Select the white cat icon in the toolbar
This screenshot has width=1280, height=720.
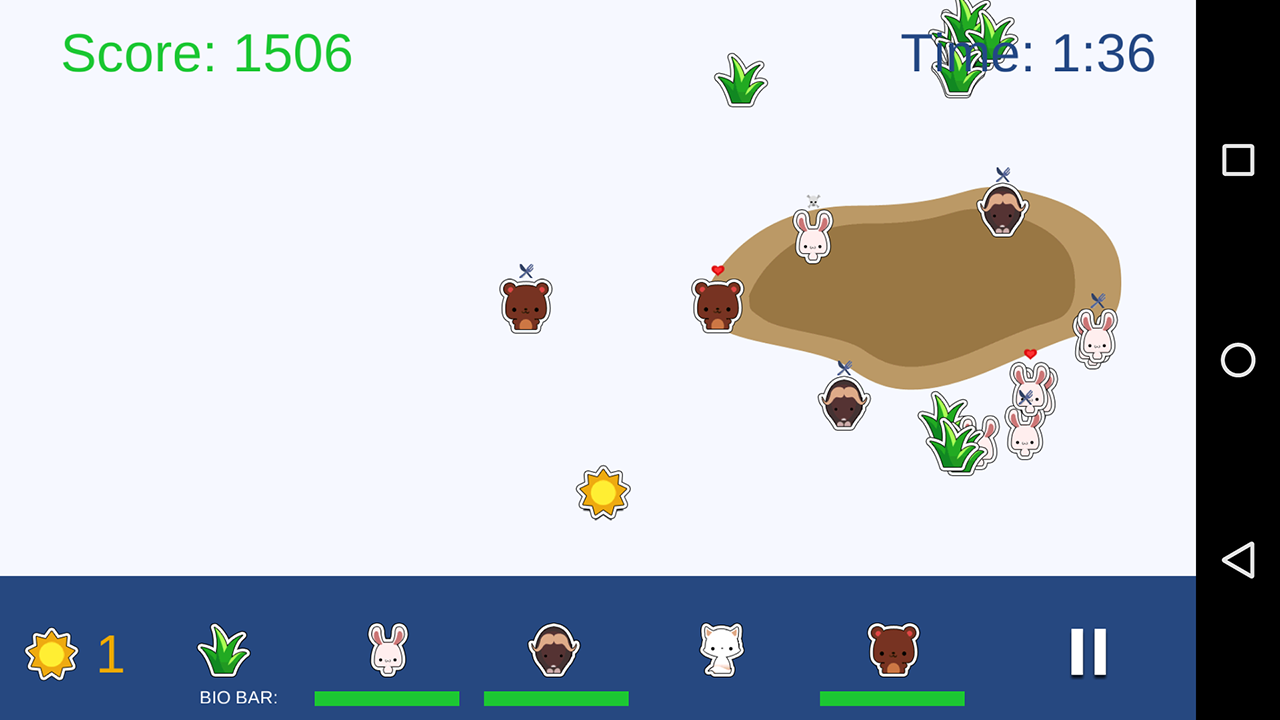(x=721, y=650)
